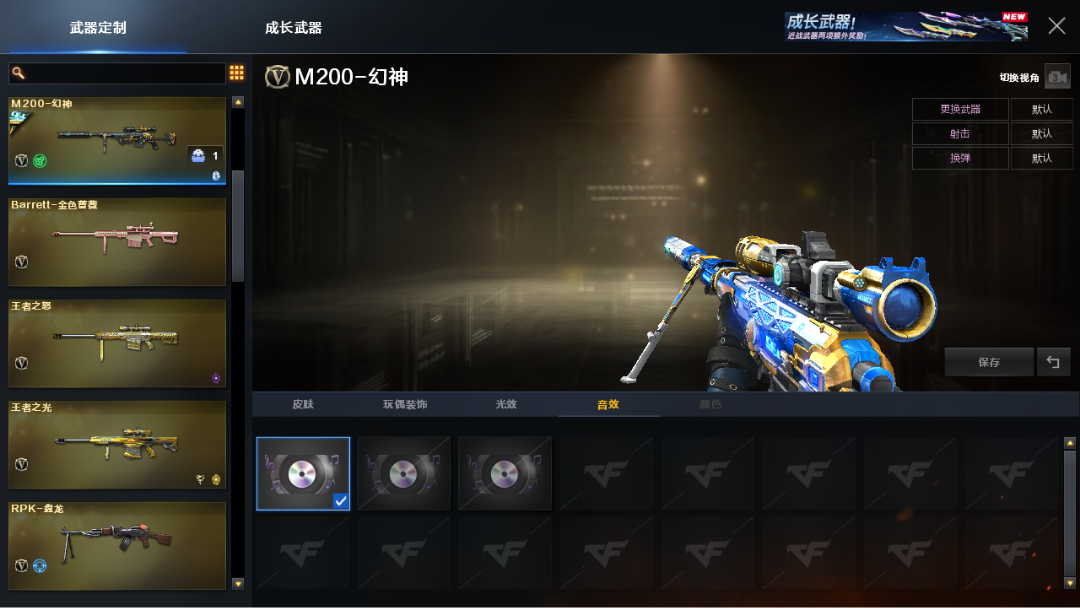Open the 成长武器 NEW promo banner

(x=906, y=27)
